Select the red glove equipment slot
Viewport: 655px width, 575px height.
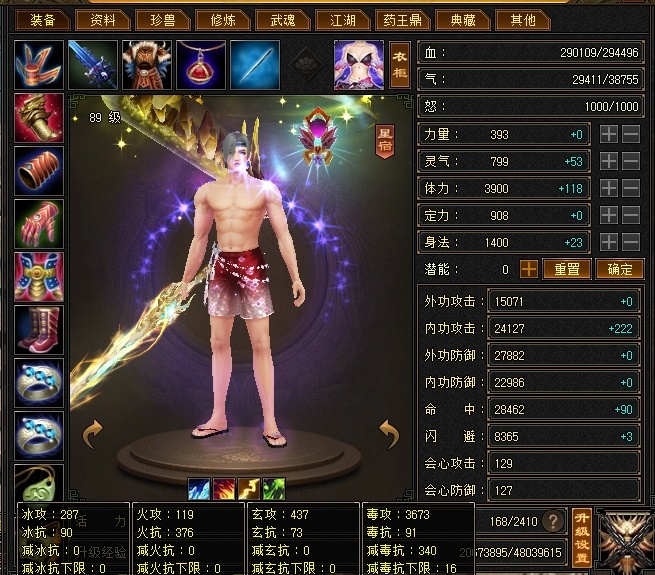[x=39, y=224]
